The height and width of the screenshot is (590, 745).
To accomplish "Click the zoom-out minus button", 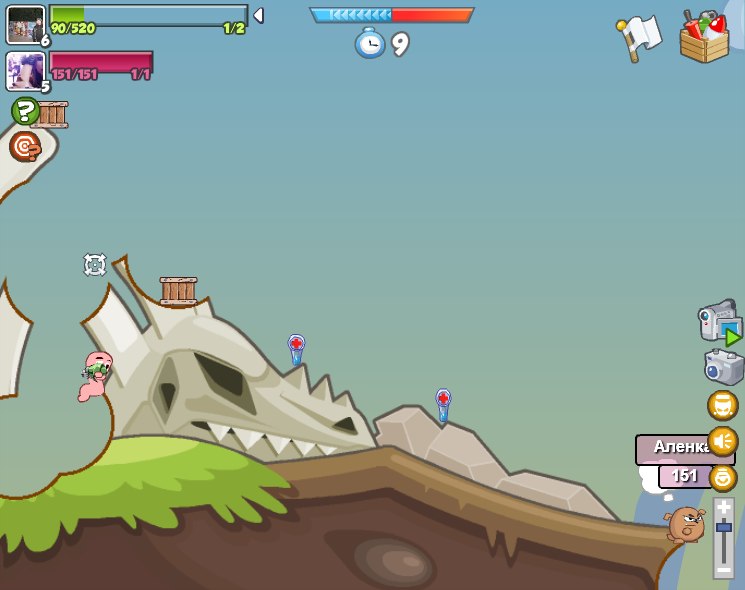I will tap(723, 569).
